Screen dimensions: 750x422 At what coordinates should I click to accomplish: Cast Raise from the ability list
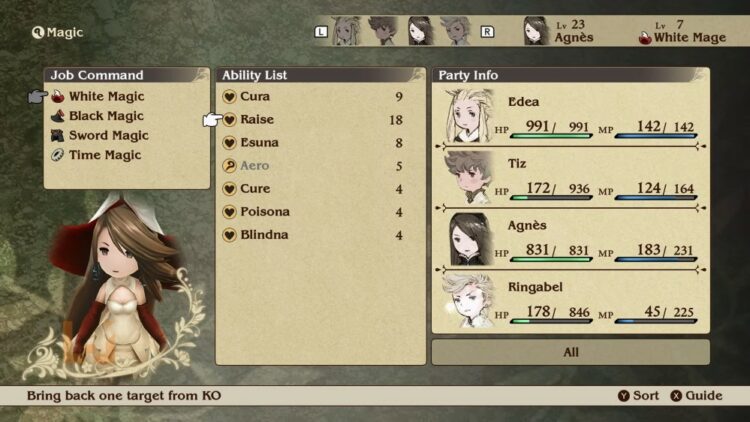(257, 120)
